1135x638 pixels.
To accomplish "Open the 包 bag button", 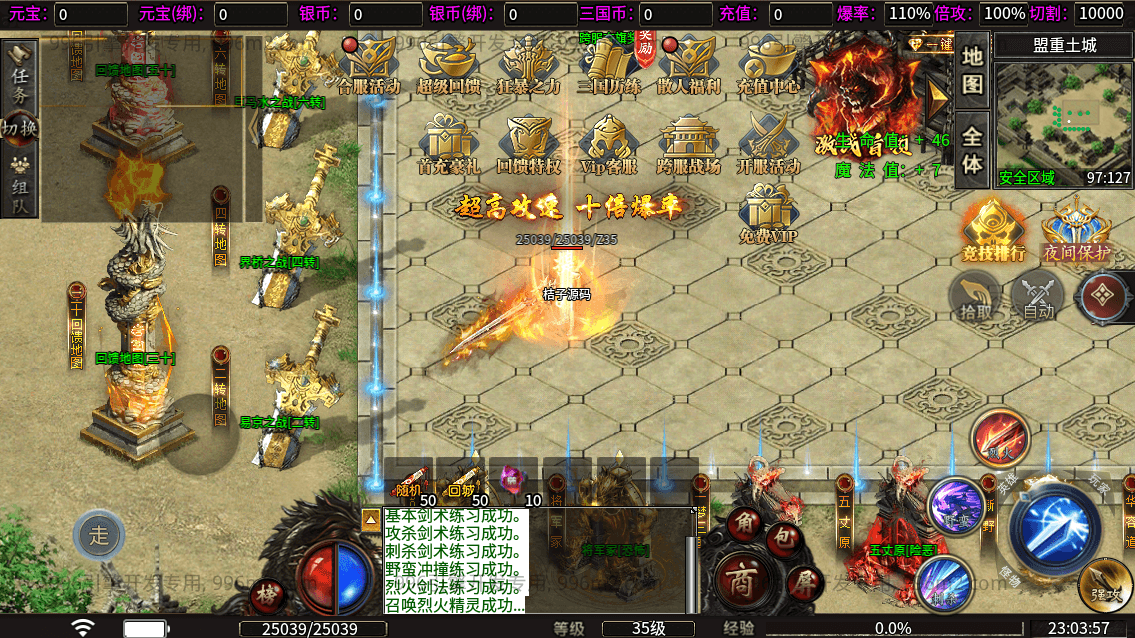I will point(787,540).
